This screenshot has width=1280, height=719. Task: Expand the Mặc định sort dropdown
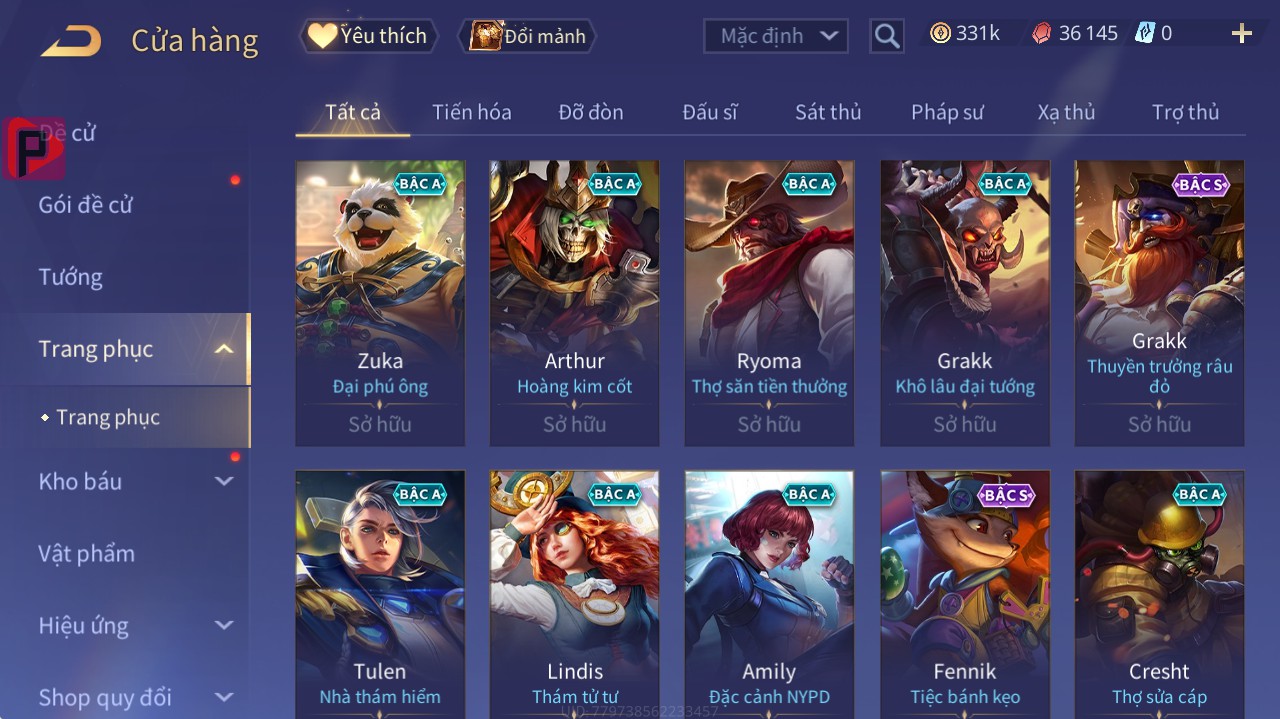click(x=776, y=36)
